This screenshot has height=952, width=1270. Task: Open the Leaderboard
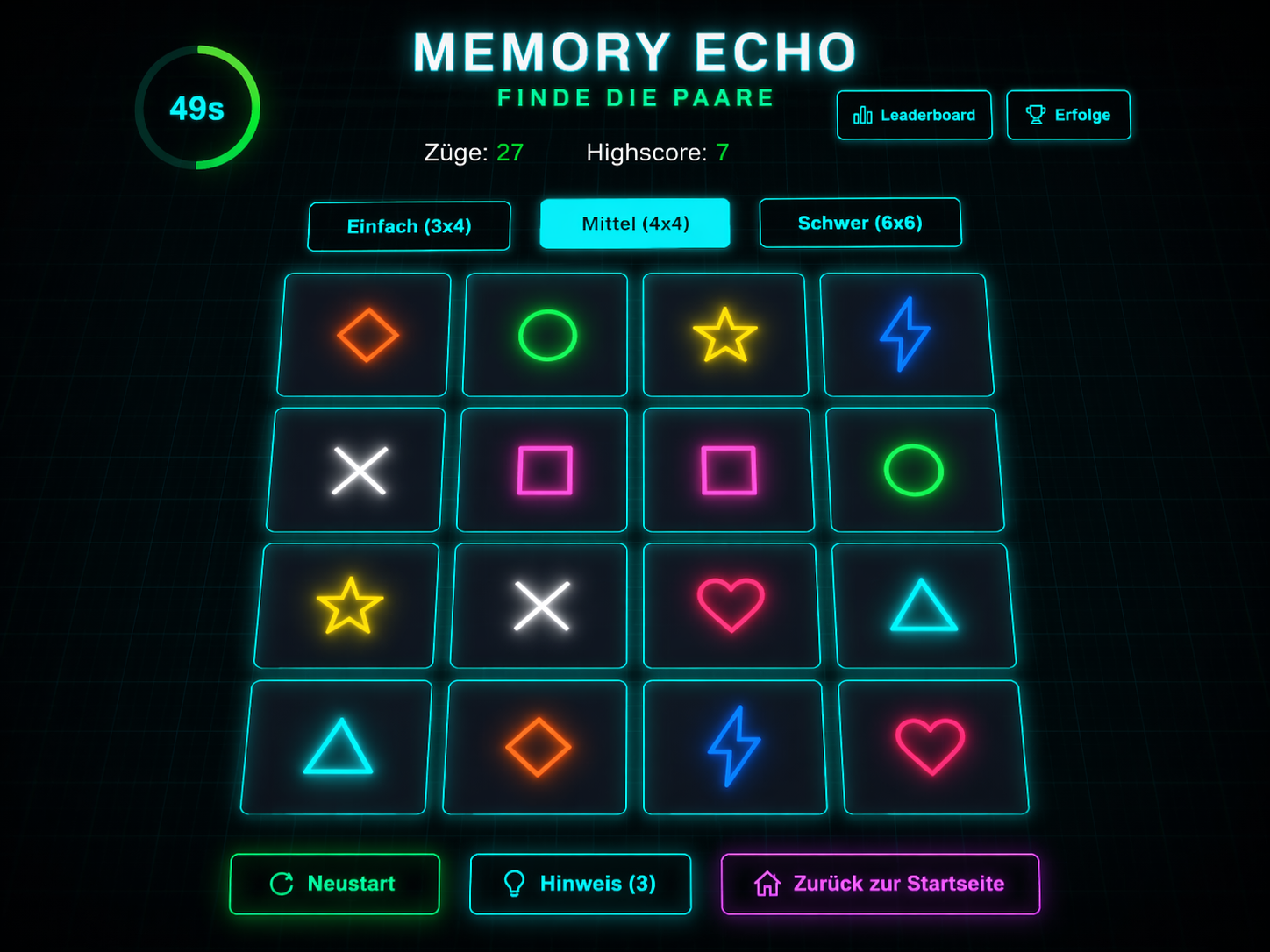[x=914, y=114]
